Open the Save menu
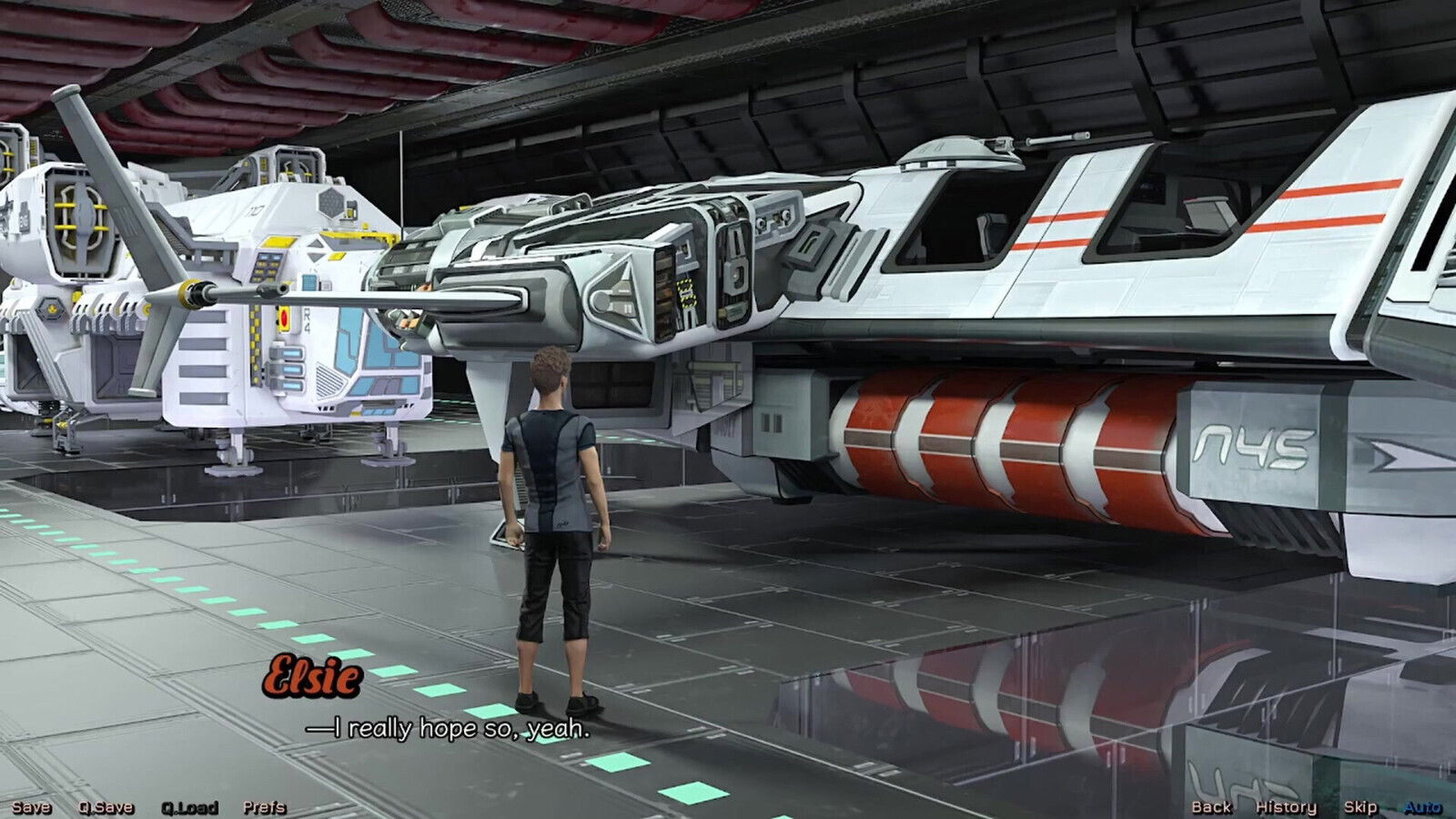 (x=31, y=807)
